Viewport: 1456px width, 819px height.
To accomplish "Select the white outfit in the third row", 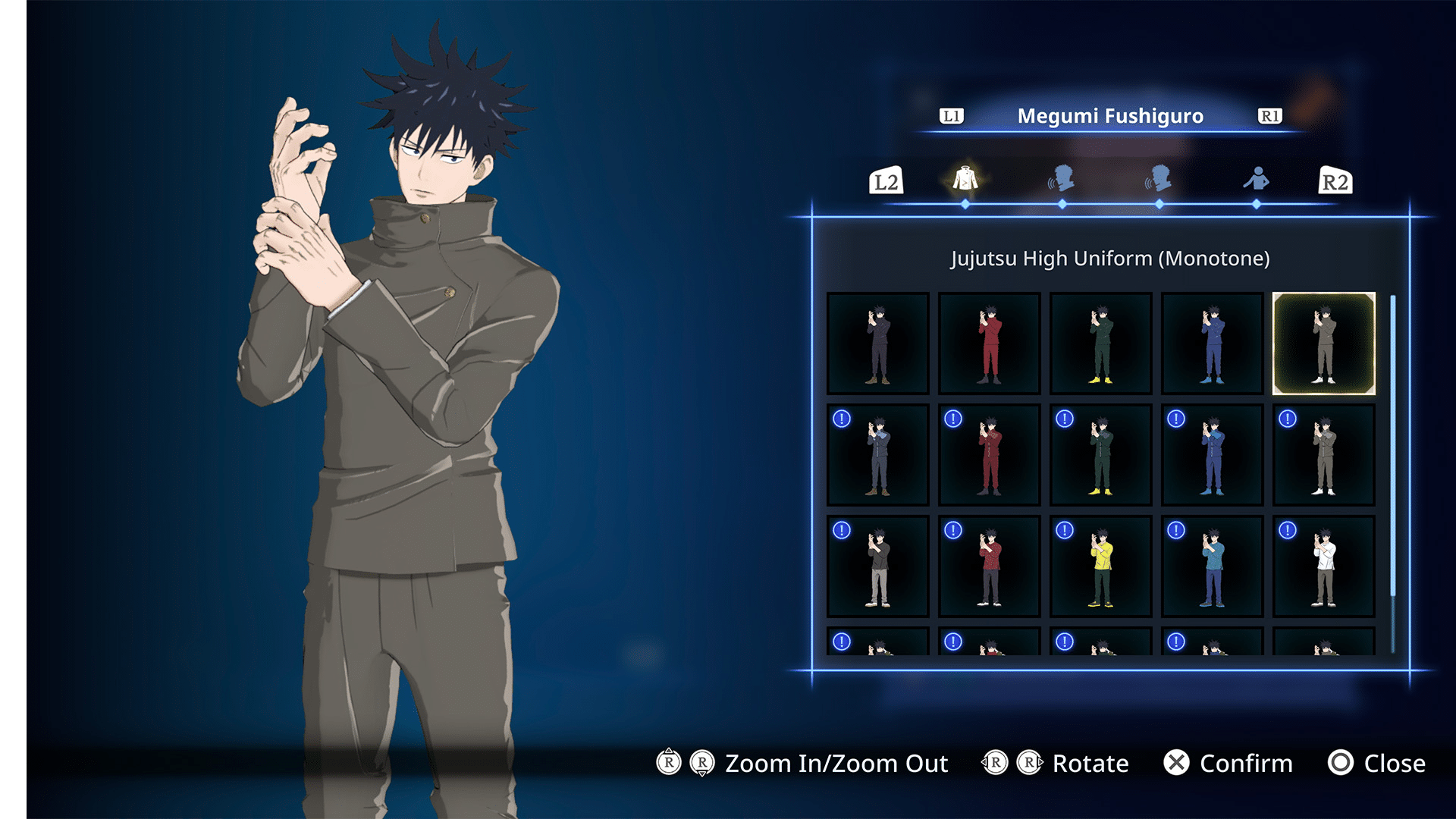I will [x=1323, y=566].
